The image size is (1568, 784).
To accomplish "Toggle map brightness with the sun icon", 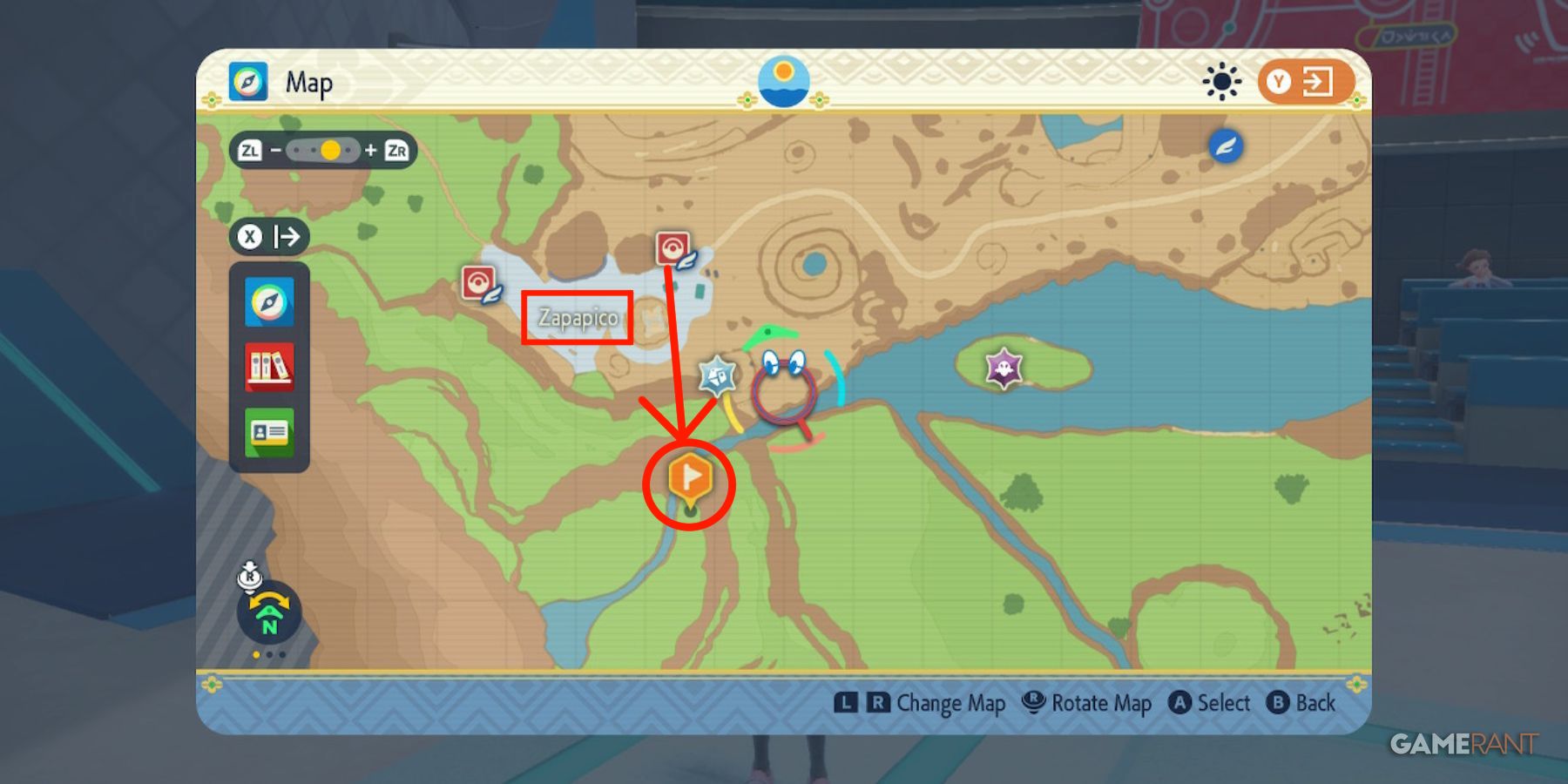I will [1223, 81].
